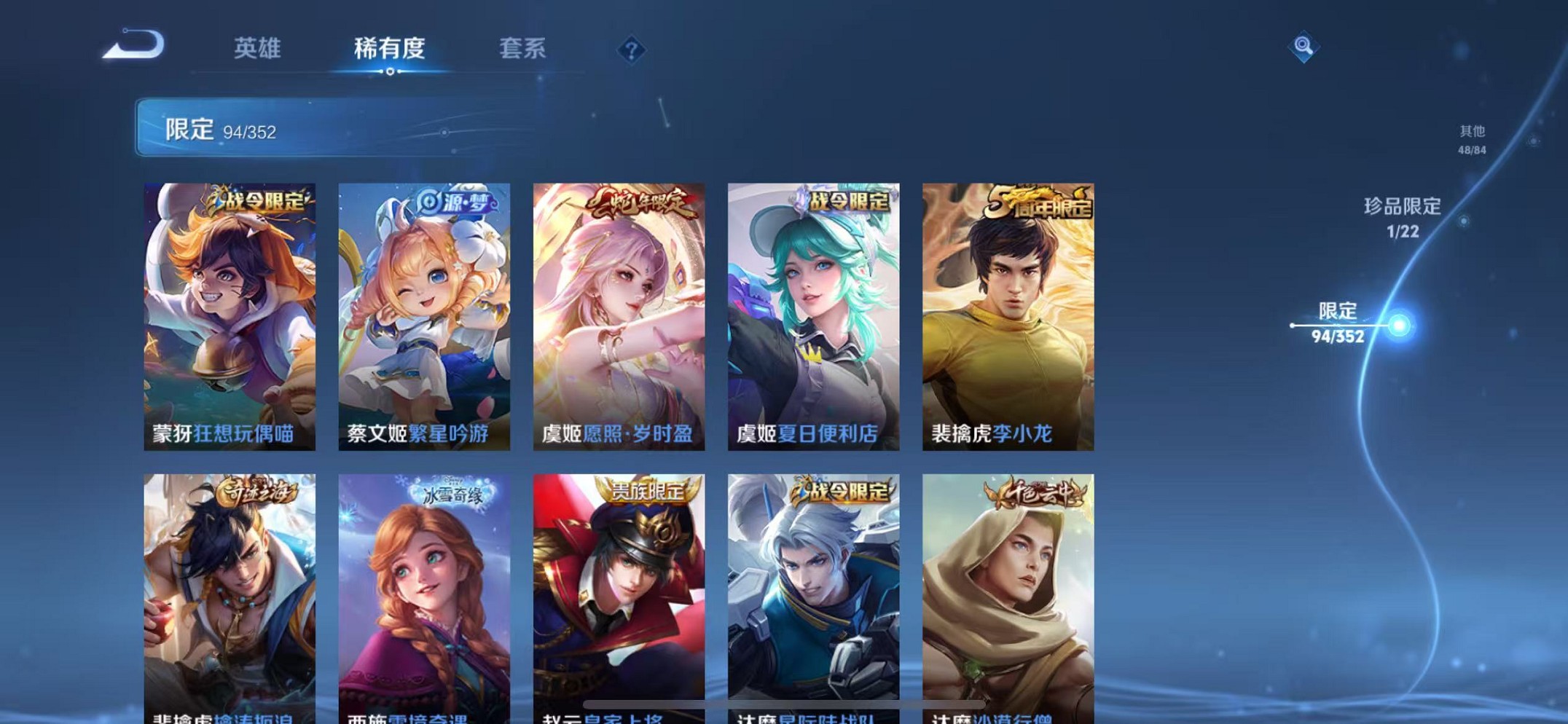Click the question mark help icon
The height and width of the screenshot is (724, 1568).
pyautogui.click(x=632, y=49)
